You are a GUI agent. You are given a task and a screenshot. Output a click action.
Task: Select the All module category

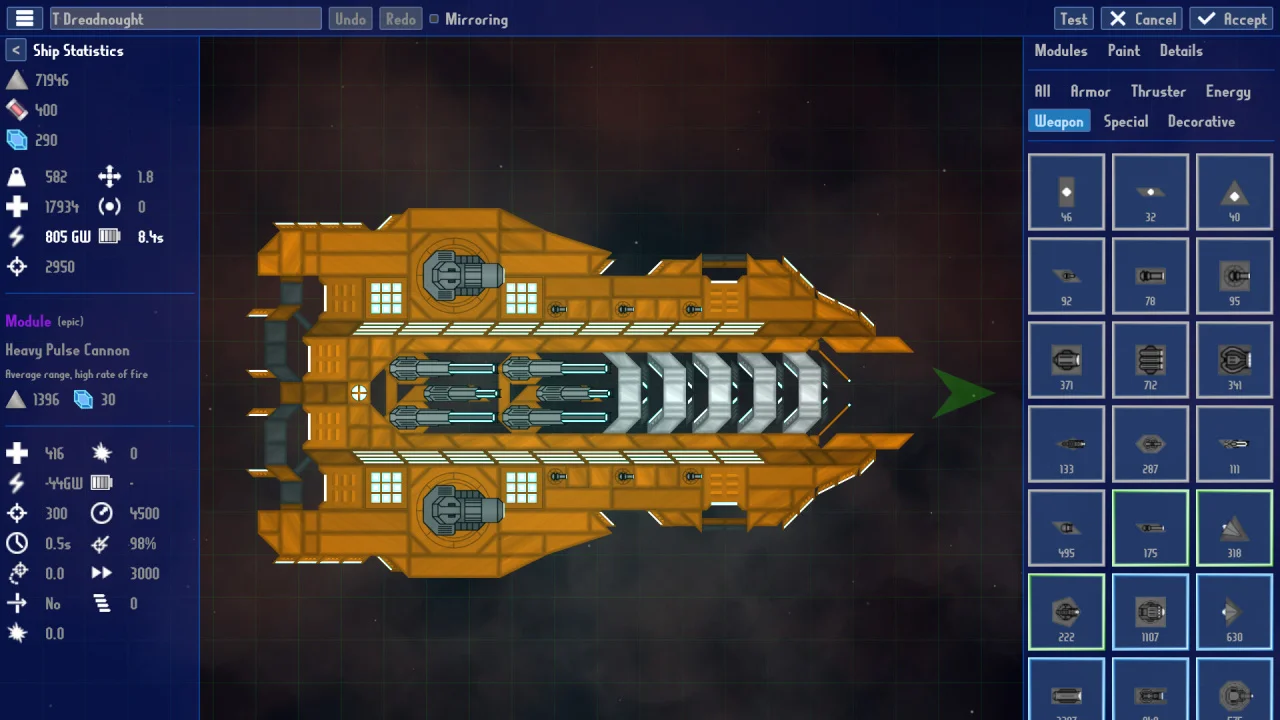point(1042,91)
